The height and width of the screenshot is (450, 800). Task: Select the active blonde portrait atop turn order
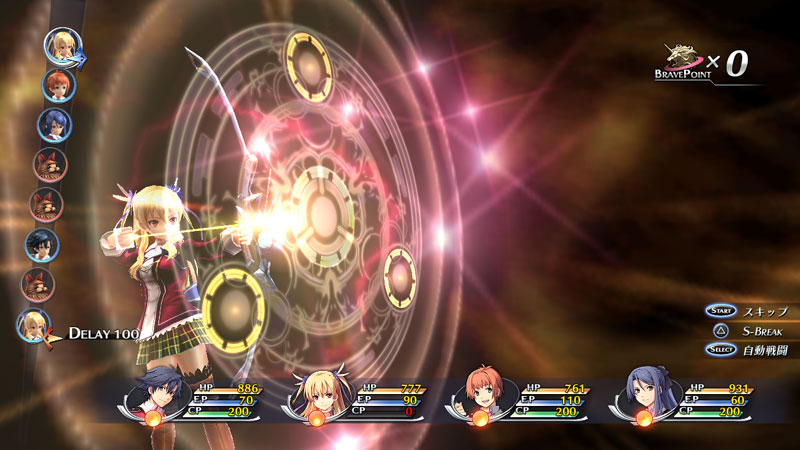[62, 45]
